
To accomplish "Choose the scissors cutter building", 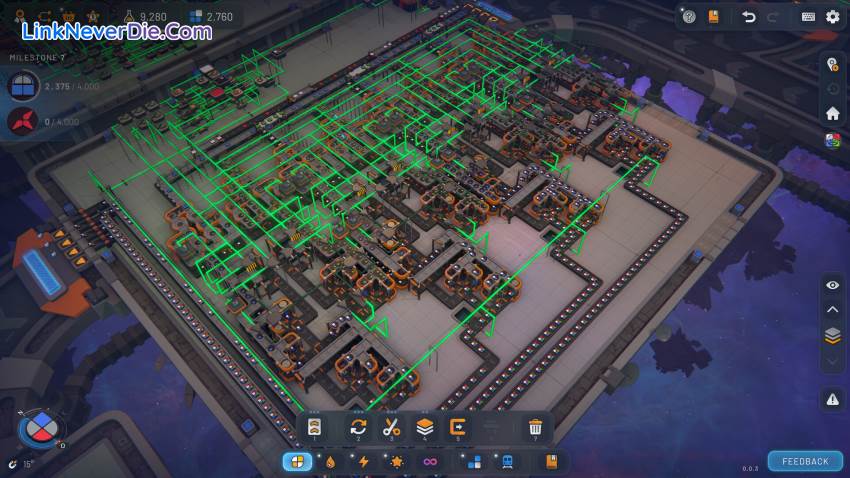I will click(391, 427).
